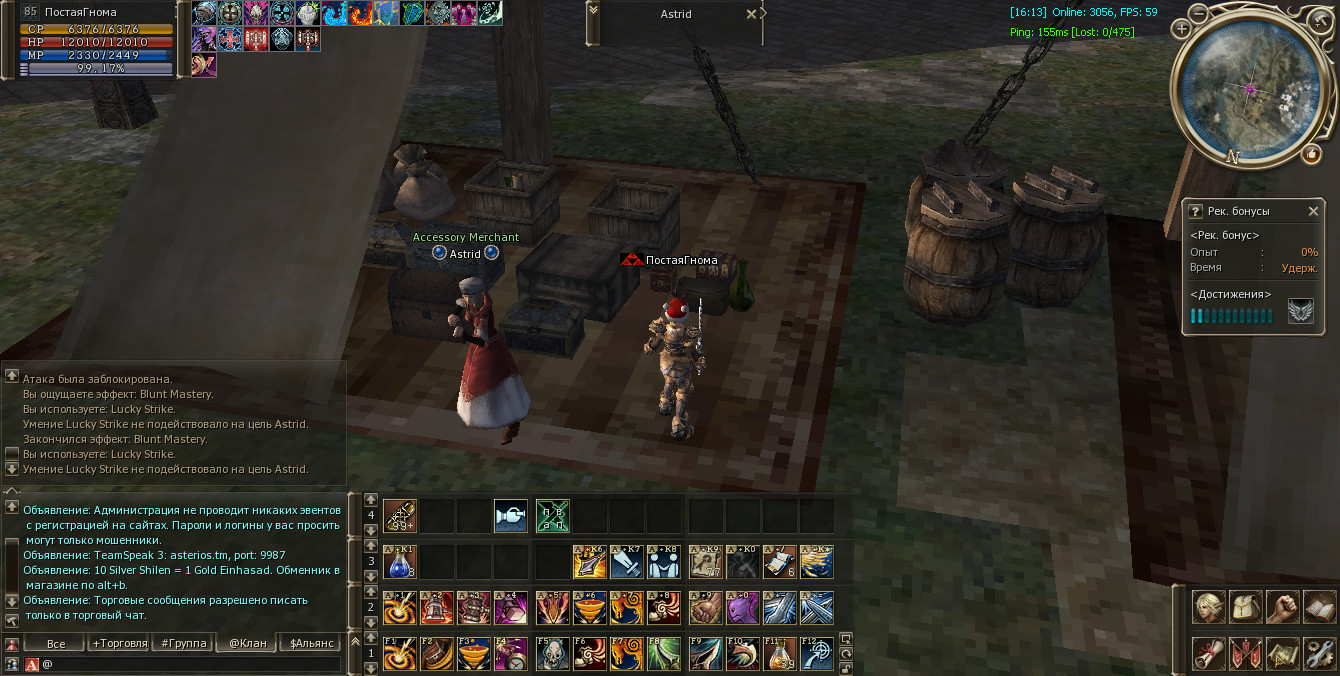Open the system settings wrench icon

pos(1319,654)
